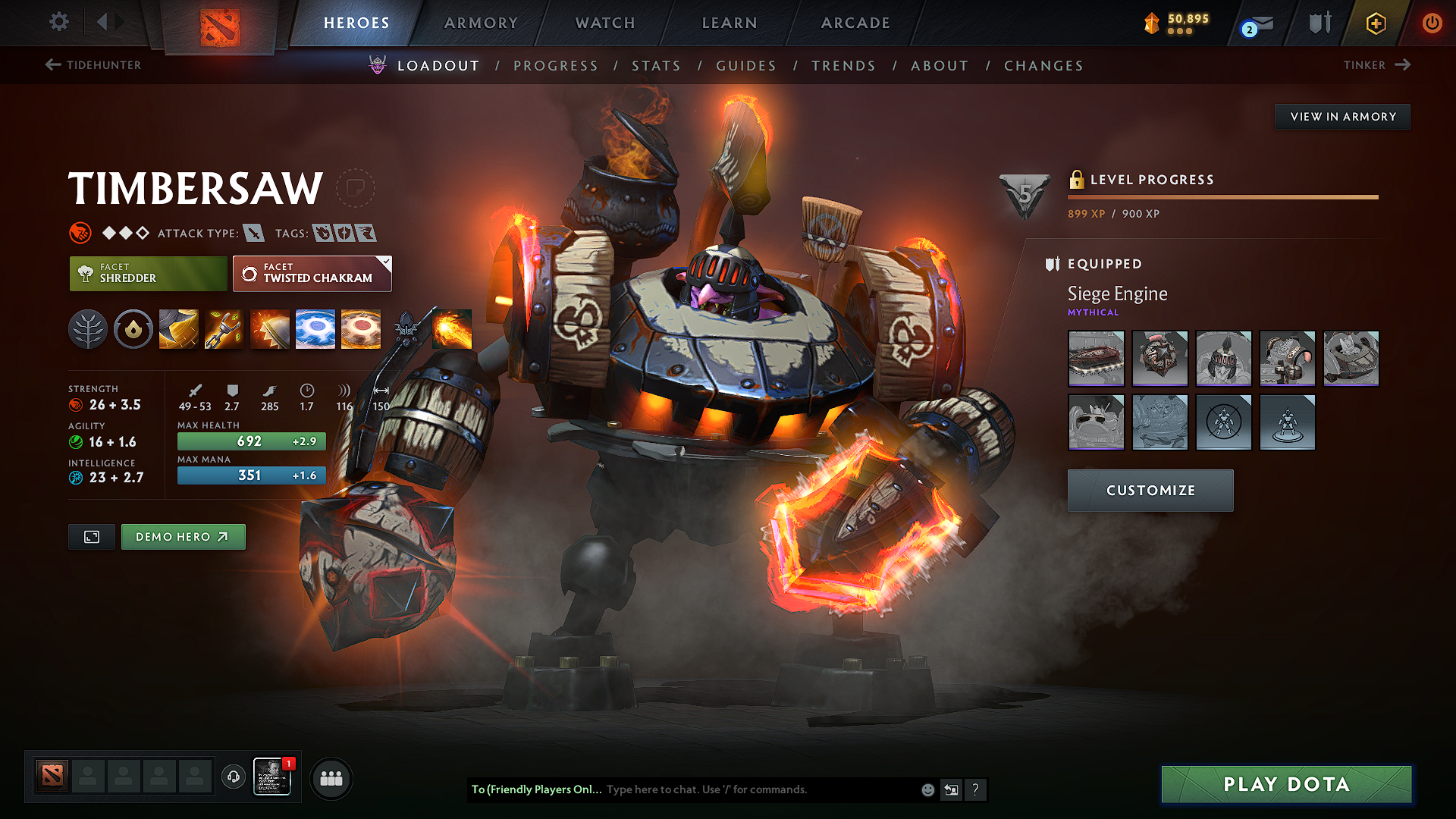Toggle the party voice chat headset icon
This screenshot has width=1456, height=819.
(x=233, y=778)
